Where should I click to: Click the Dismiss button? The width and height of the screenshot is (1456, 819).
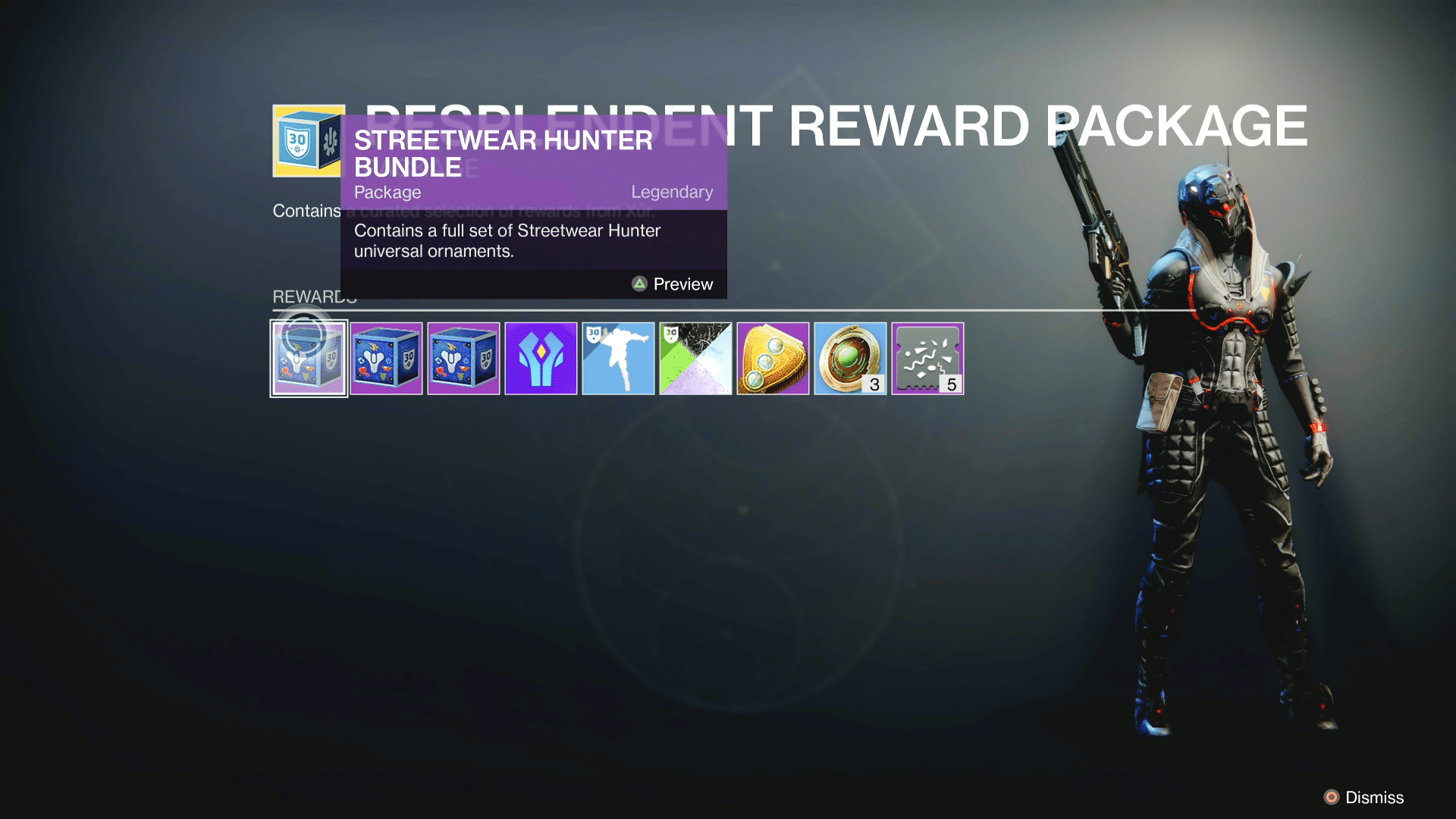[x=1372, y=798]
